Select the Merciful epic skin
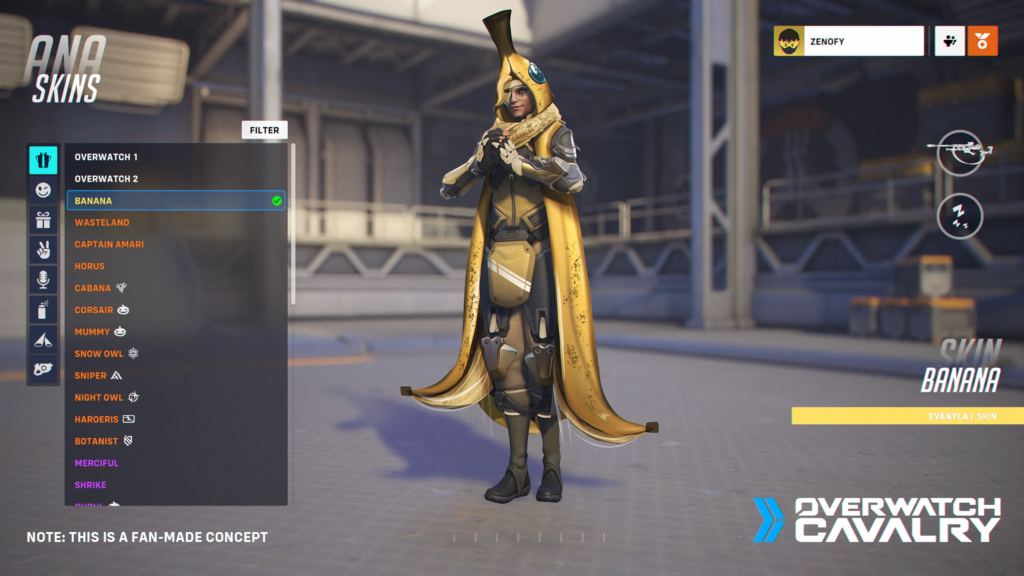 (96, 463)
